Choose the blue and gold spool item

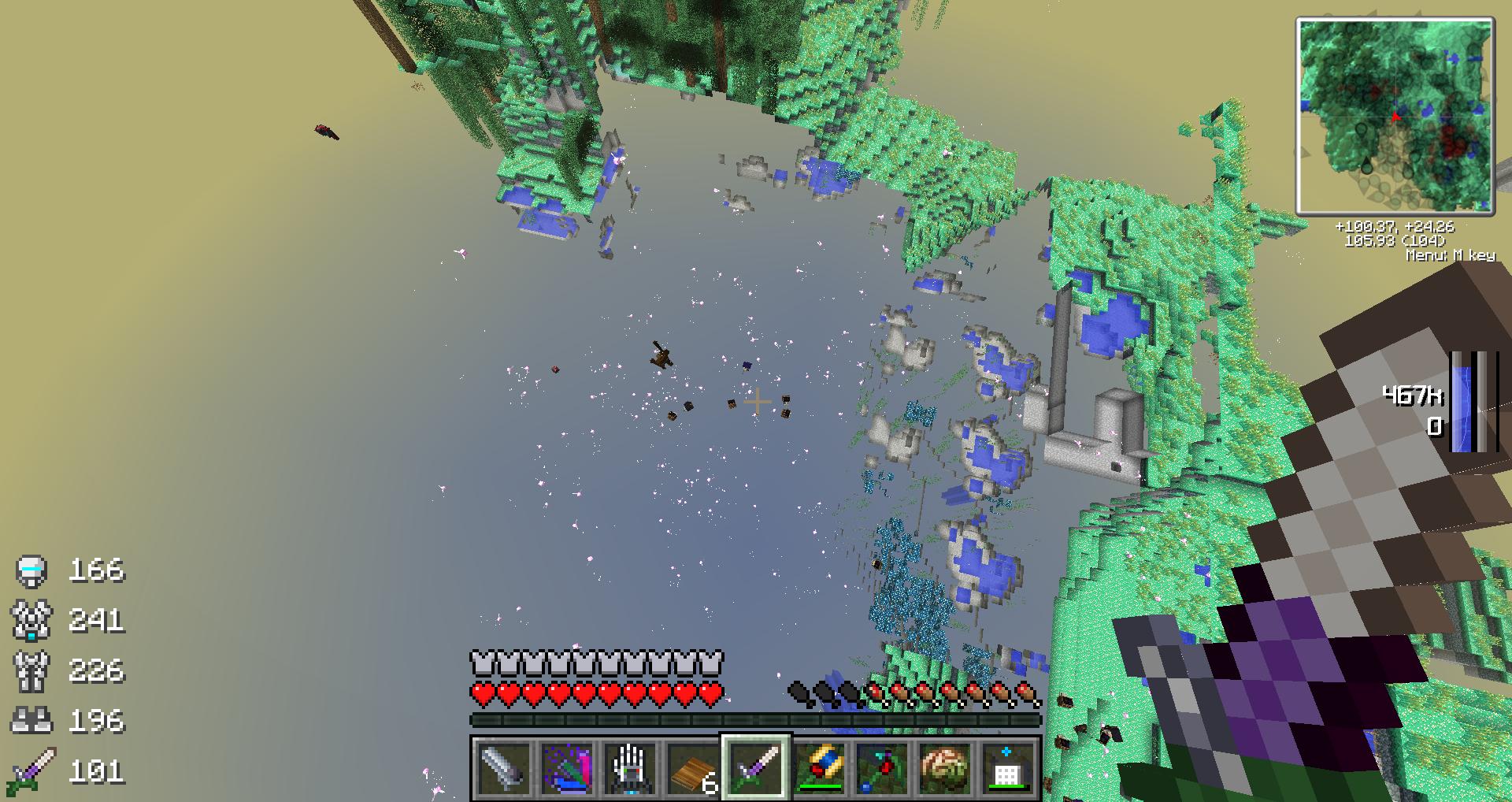pyautogui.click(x=819, y=768)
